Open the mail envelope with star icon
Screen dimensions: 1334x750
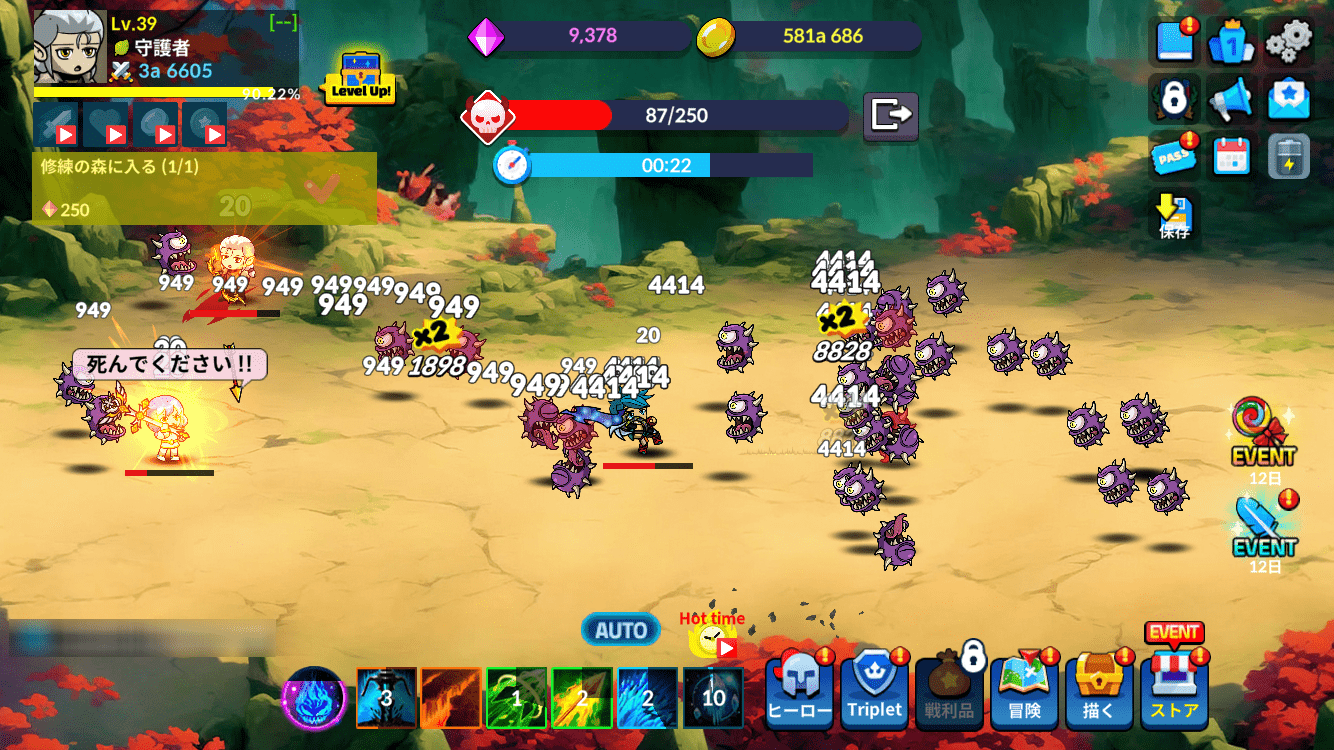(1289, 99)
